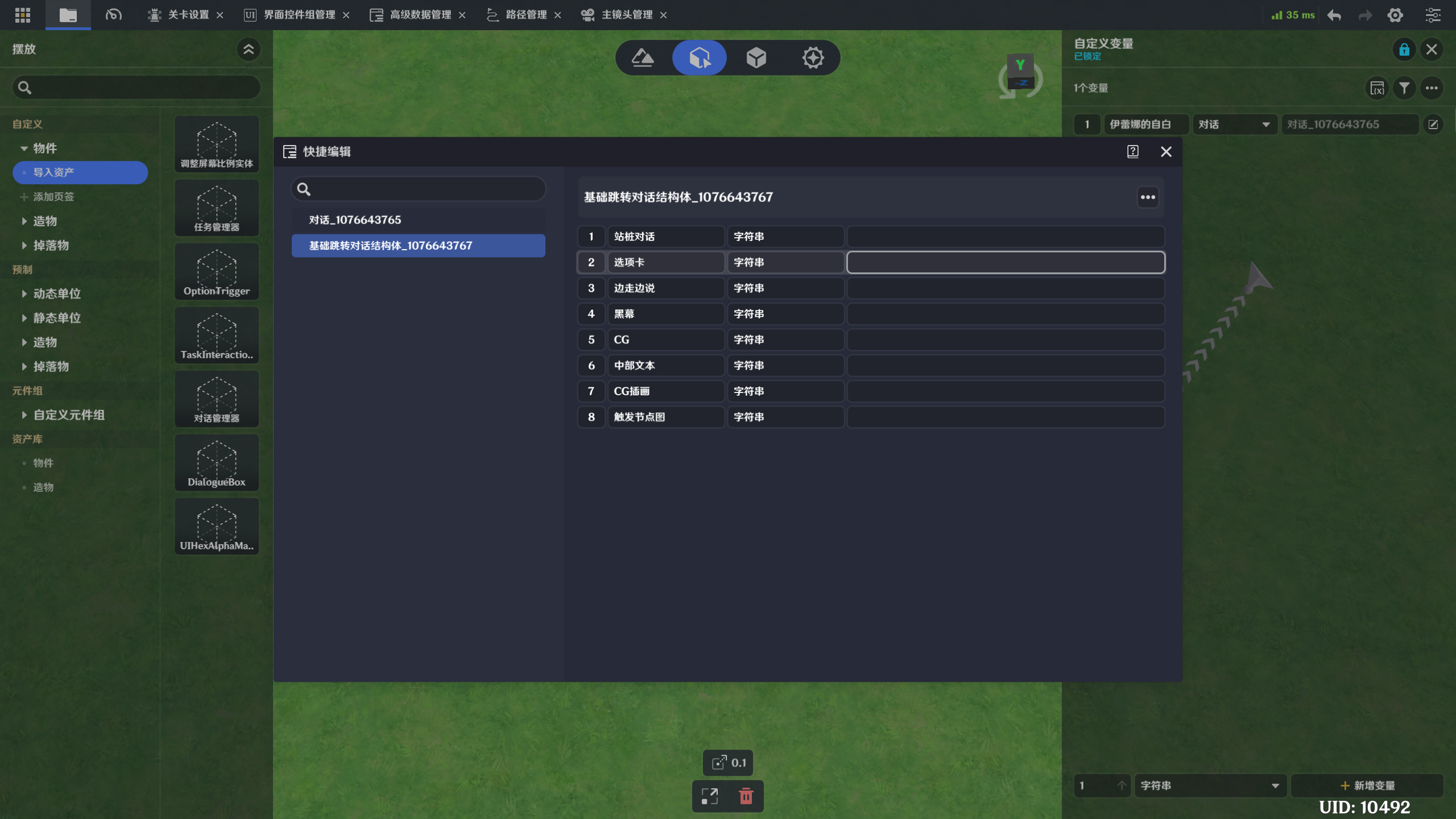Click the 新增变量 button
Screen dimensions: 1456x819
click(x=1367, y=785)
